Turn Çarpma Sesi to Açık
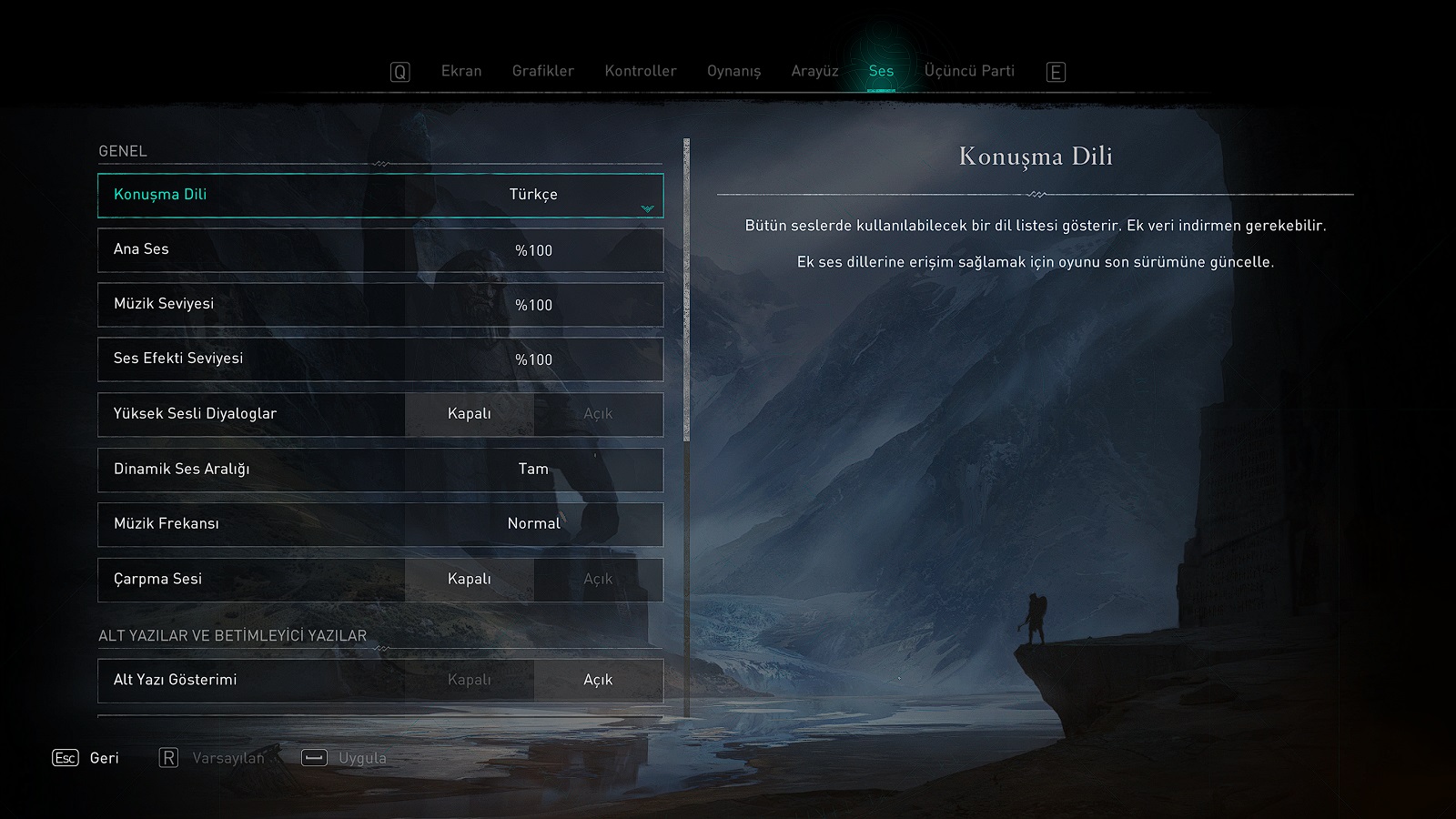1456x819 pixels. (x=598, y=580)
